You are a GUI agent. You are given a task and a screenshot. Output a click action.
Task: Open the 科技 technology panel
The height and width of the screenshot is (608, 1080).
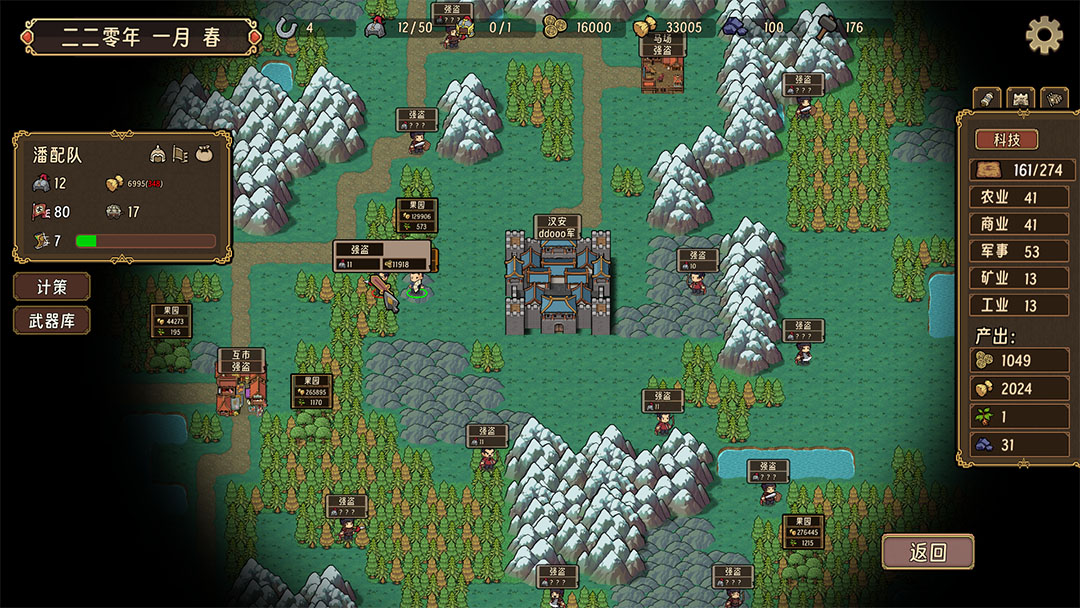pos(1006,139)
